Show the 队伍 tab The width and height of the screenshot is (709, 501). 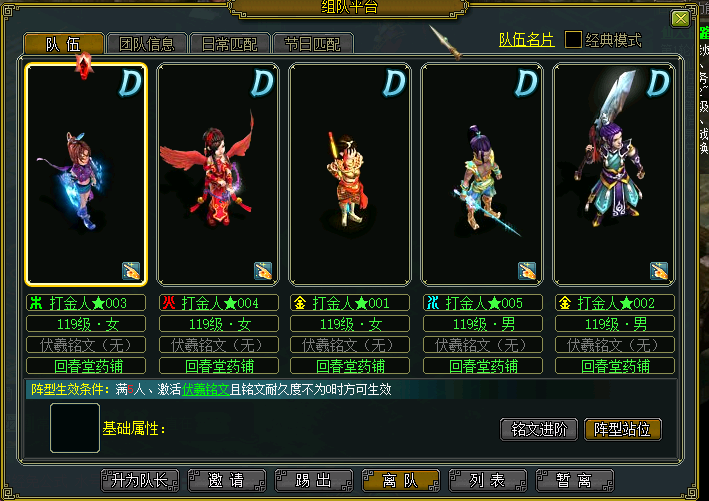64,44
